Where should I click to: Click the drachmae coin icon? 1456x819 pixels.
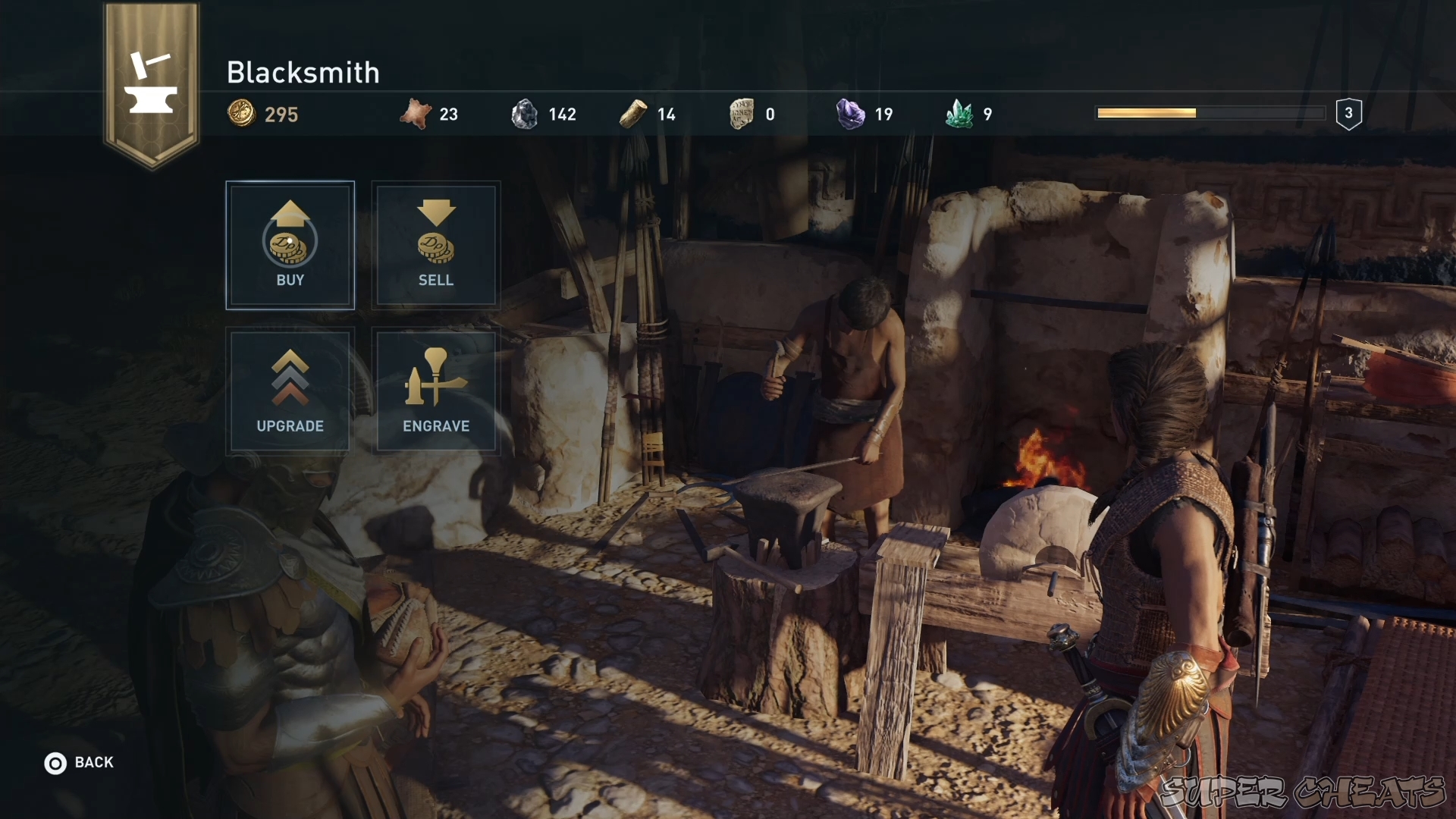[x=240, y=113]
